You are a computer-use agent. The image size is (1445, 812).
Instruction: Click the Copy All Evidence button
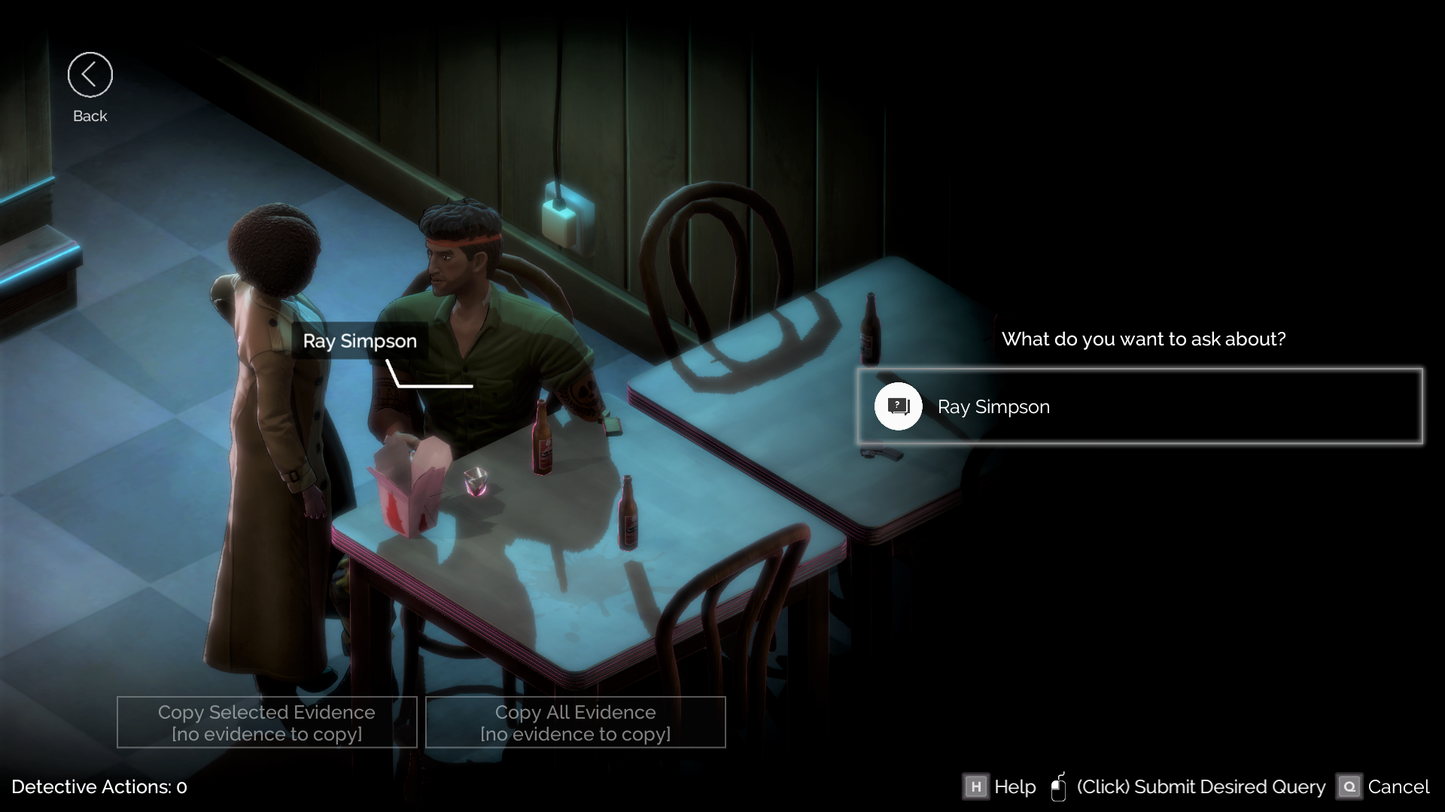(x=575, y=722)
